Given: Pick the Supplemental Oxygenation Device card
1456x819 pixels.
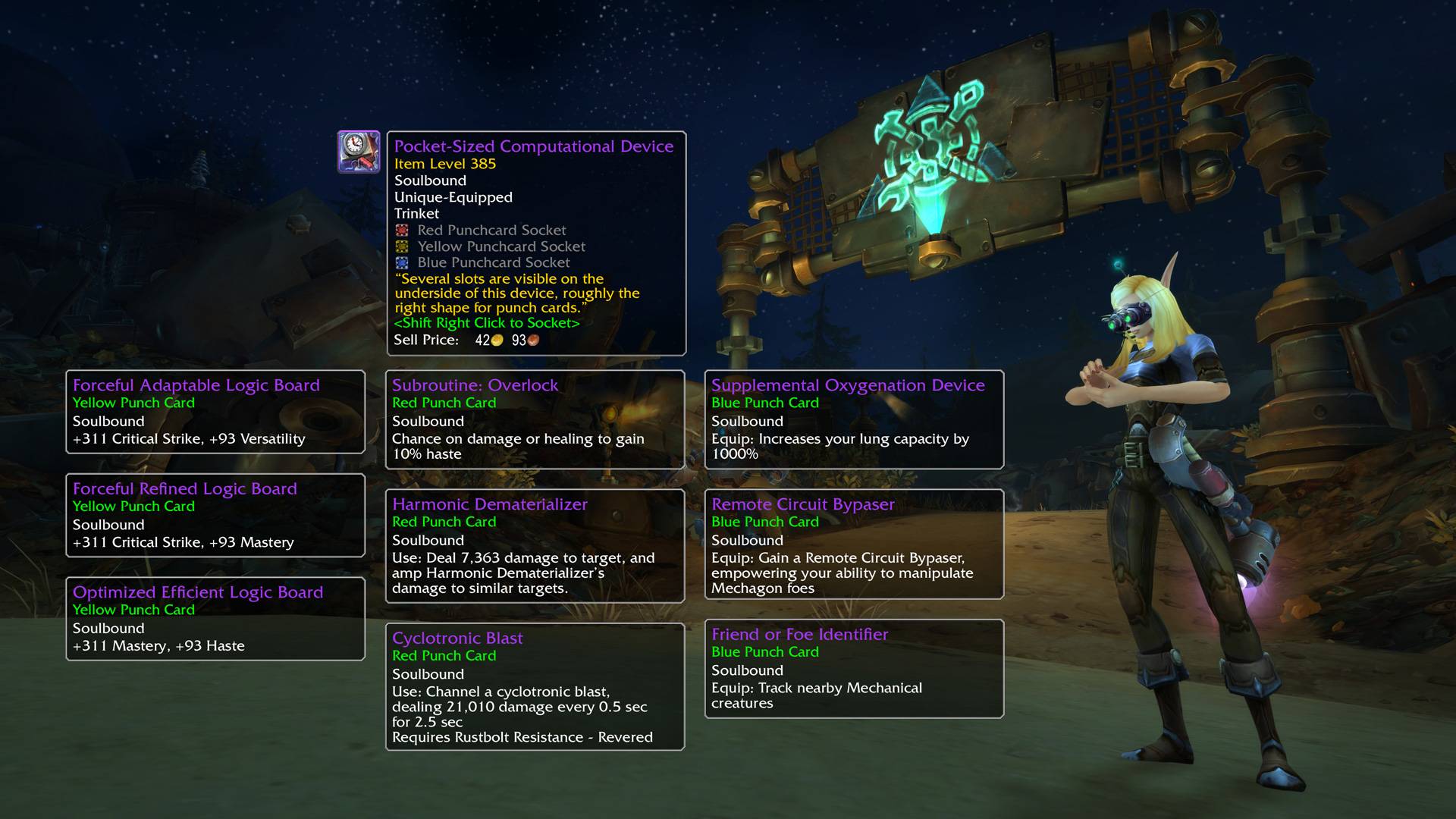Looking at the screenshot, I should pyautogui.click(x=854, y=419).
